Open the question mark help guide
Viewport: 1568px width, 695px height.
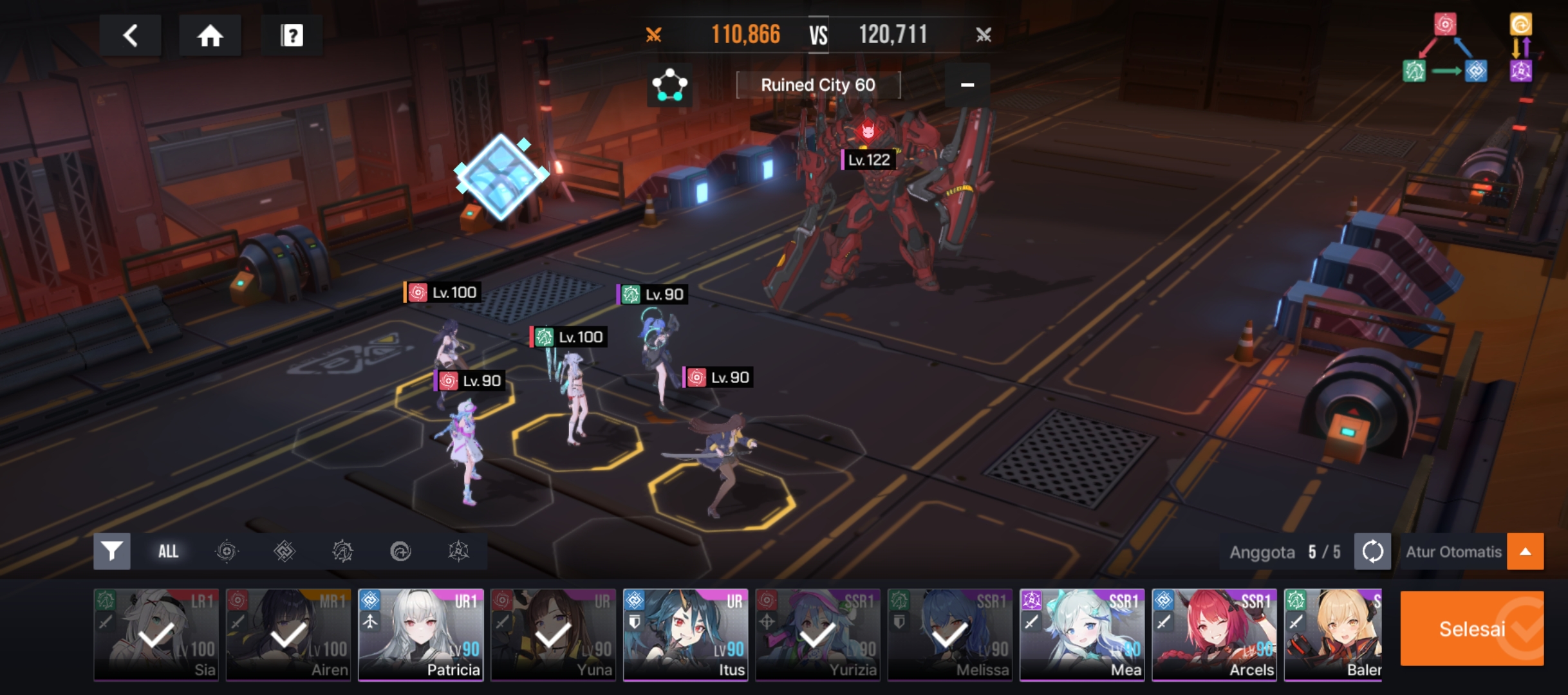click(292, 35)
